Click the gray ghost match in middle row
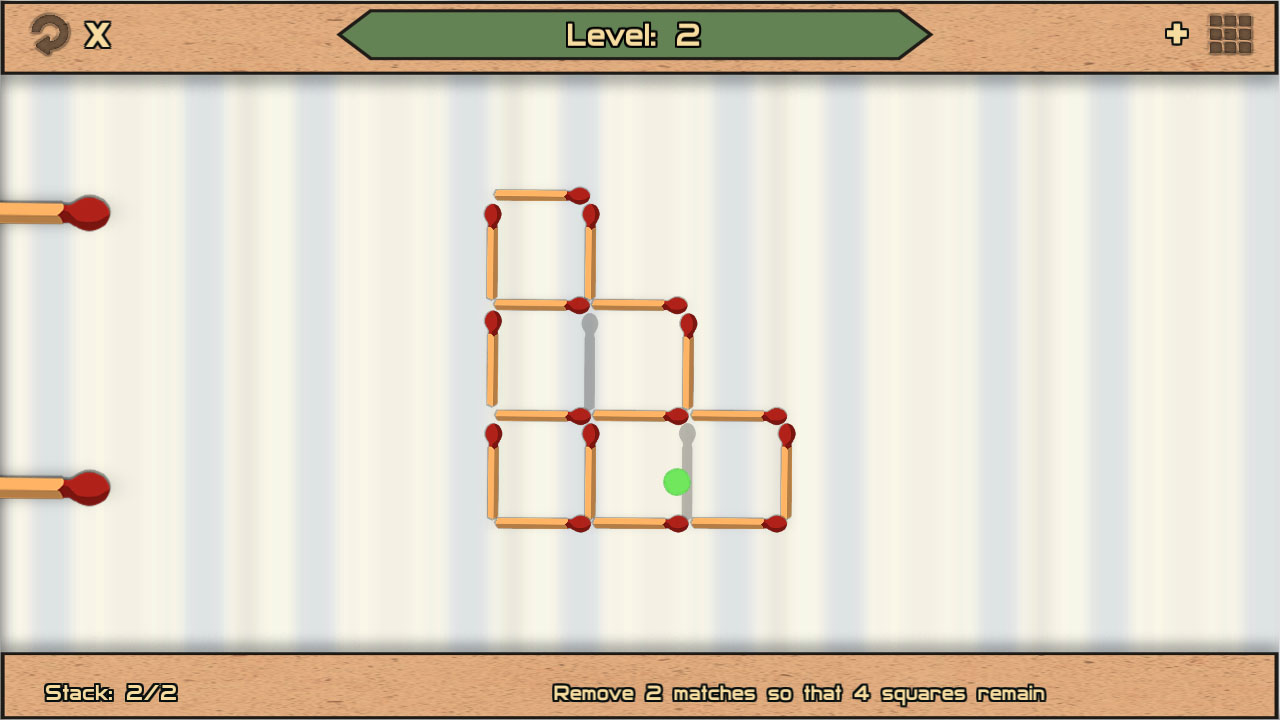 [588, 360]
